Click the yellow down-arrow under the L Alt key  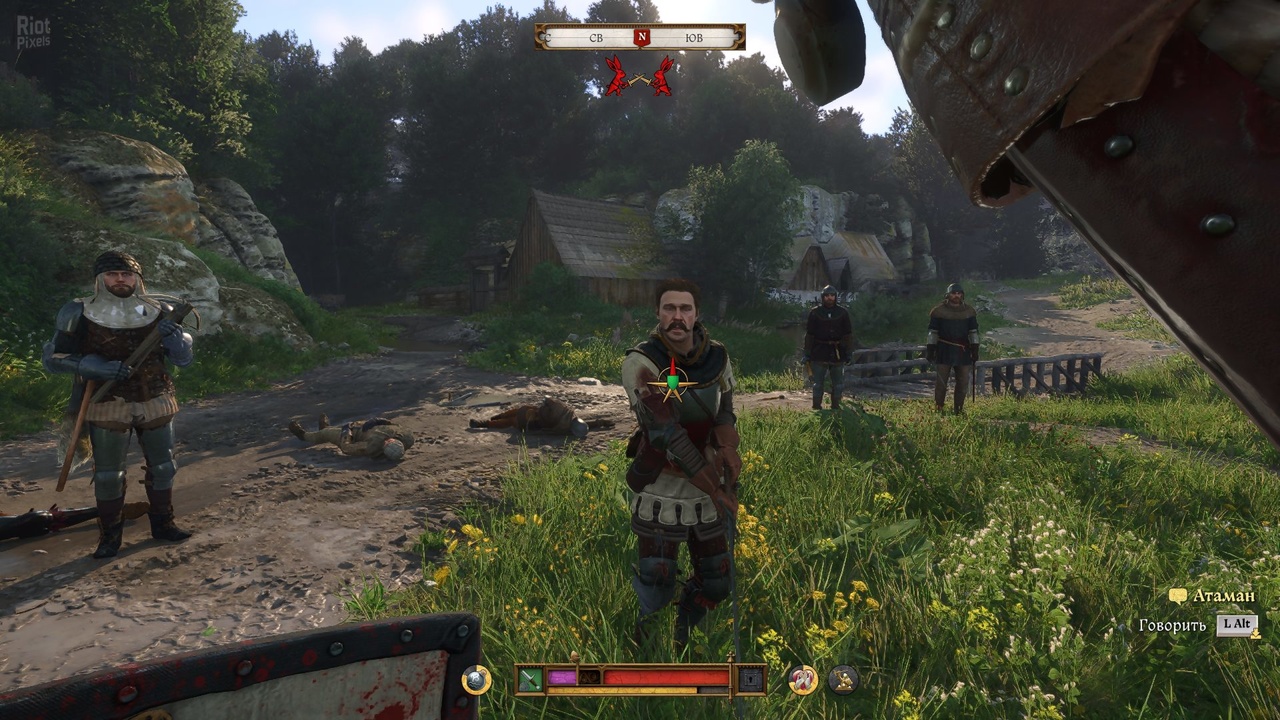[1256, 634]
